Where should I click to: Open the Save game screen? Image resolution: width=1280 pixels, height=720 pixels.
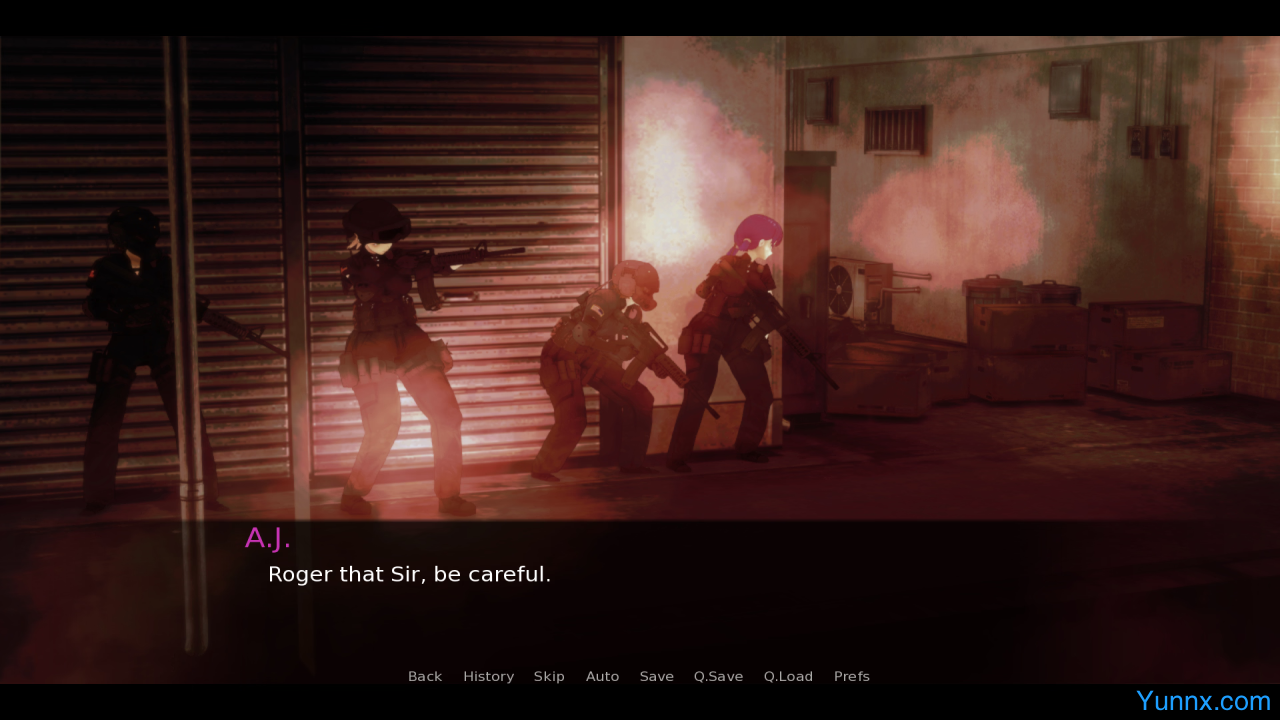click(x=656, y=677)
